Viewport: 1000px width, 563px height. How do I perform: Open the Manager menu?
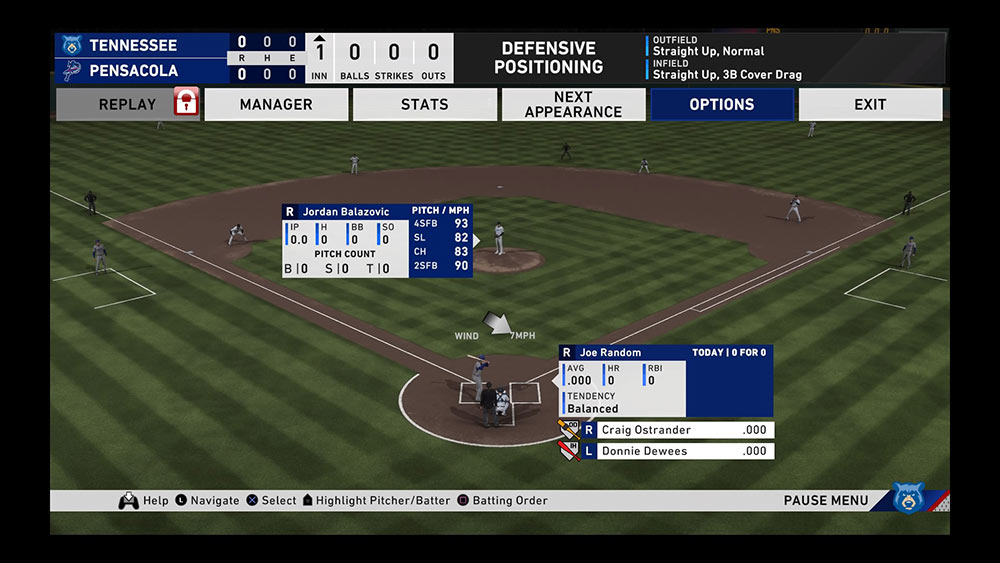(276, 104)
